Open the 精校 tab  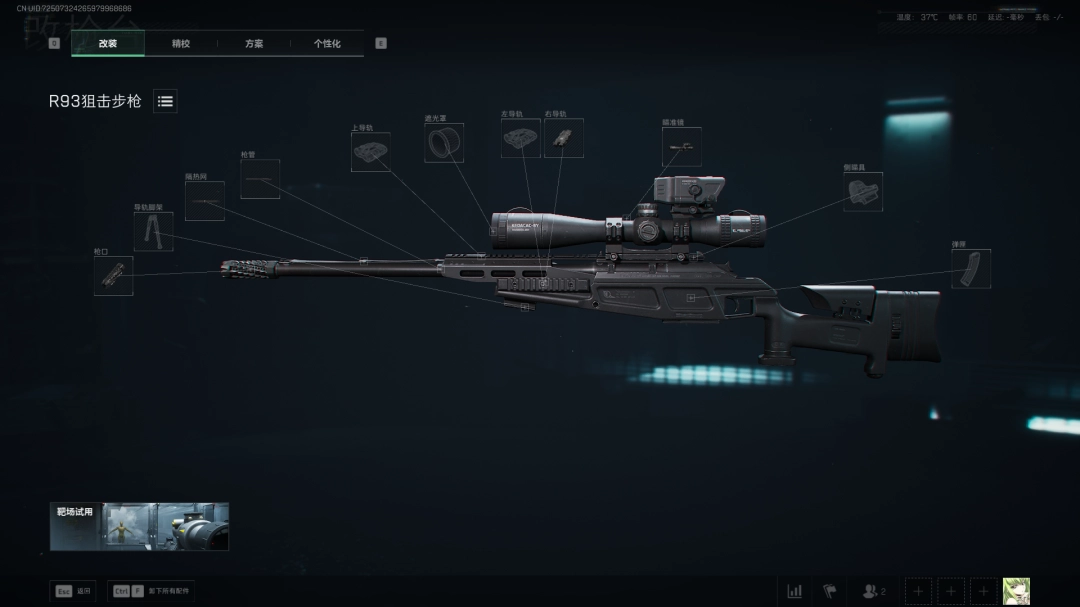pyautogui.click(x=181, y=44)
